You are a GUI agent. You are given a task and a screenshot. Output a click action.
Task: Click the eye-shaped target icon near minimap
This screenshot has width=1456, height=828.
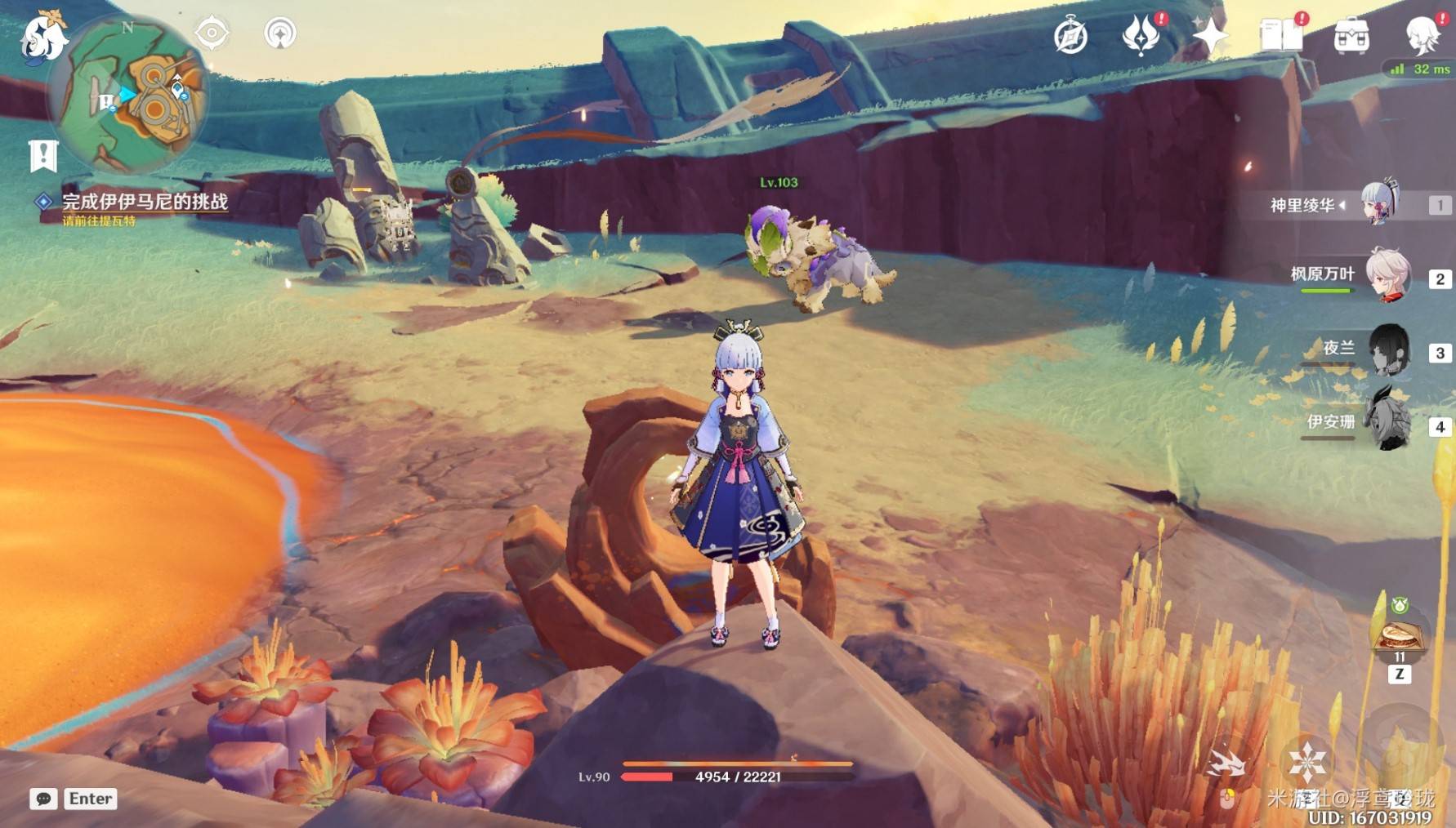click(x=212, y=33)
